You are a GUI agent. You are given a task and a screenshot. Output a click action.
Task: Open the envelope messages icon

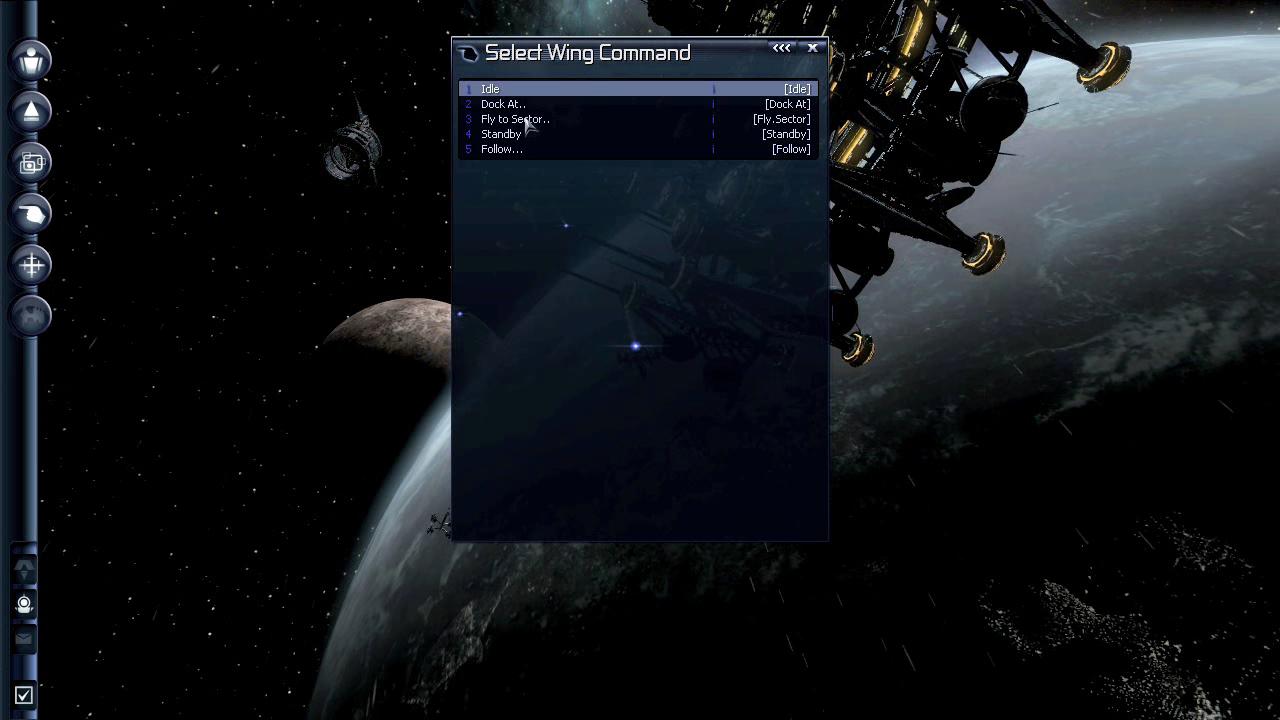click(24, 638)
